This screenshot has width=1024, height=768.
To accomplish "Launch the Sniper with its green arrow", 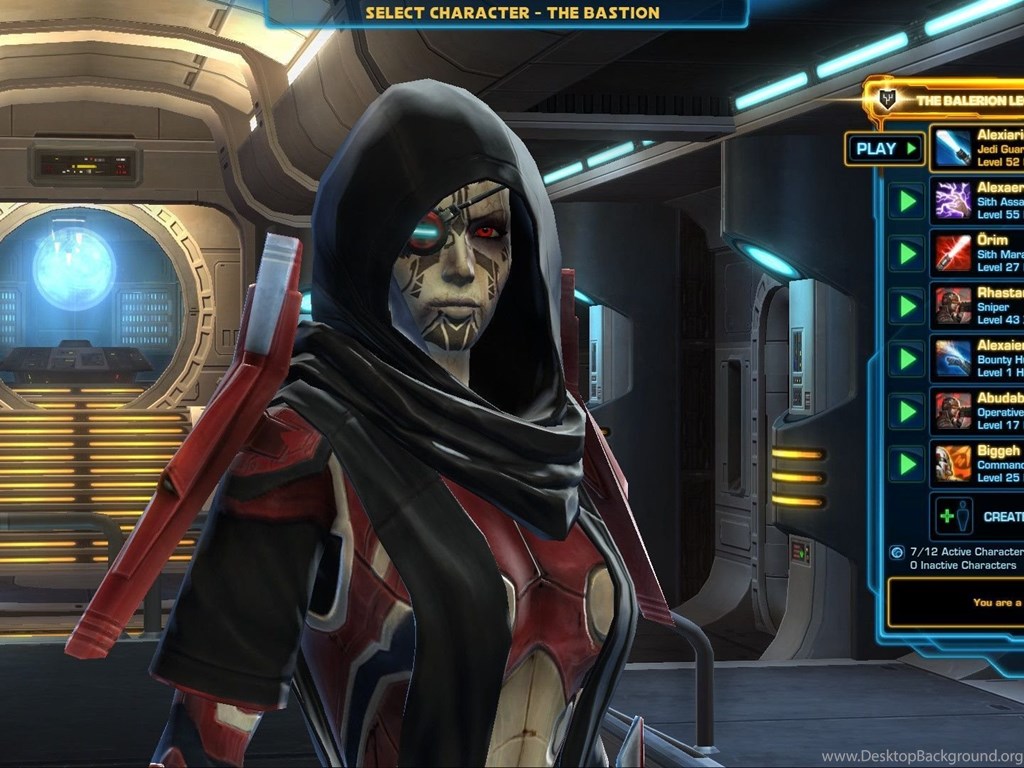I will [907, 306].
